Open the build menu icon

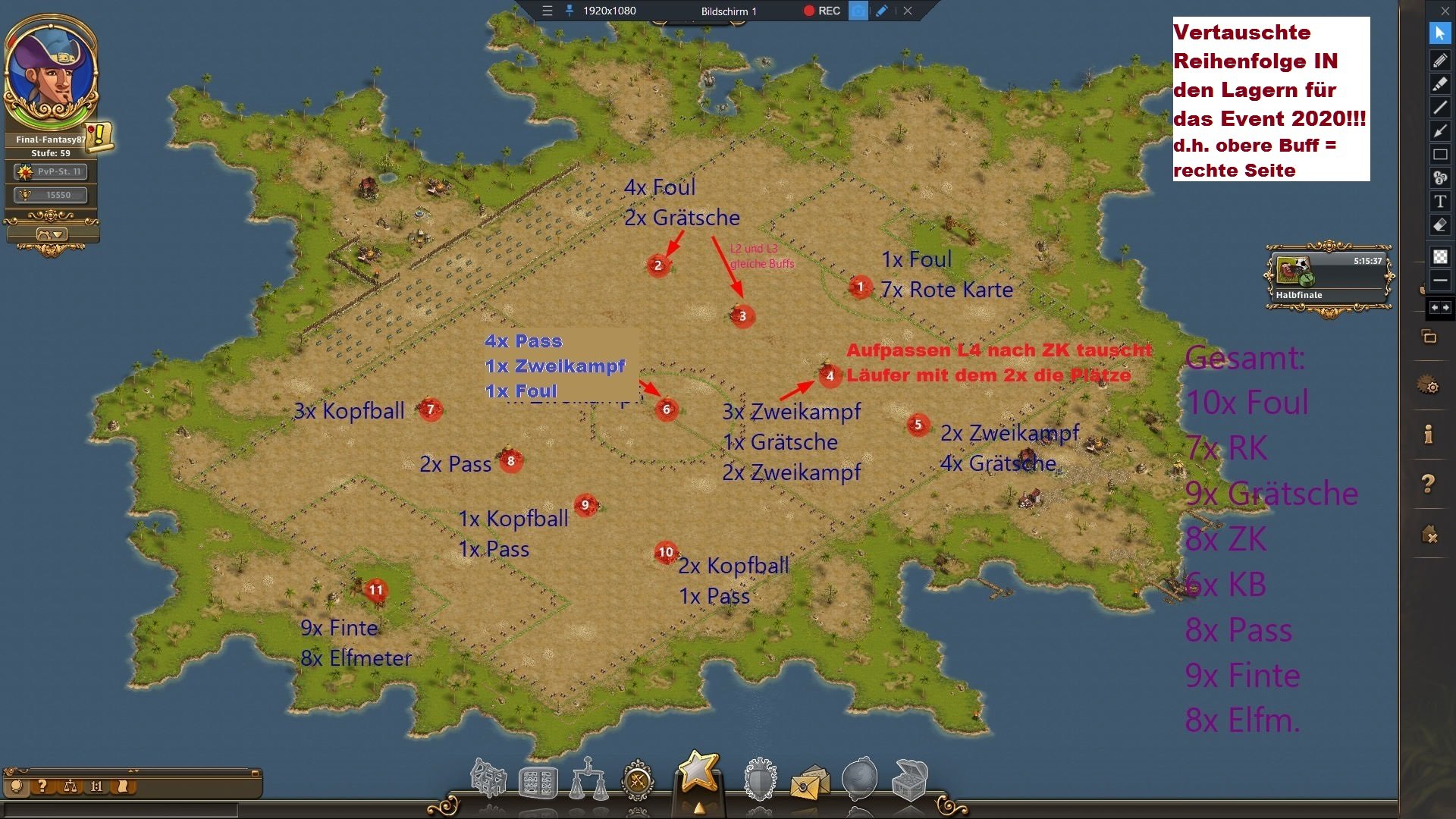pos(488,780)
